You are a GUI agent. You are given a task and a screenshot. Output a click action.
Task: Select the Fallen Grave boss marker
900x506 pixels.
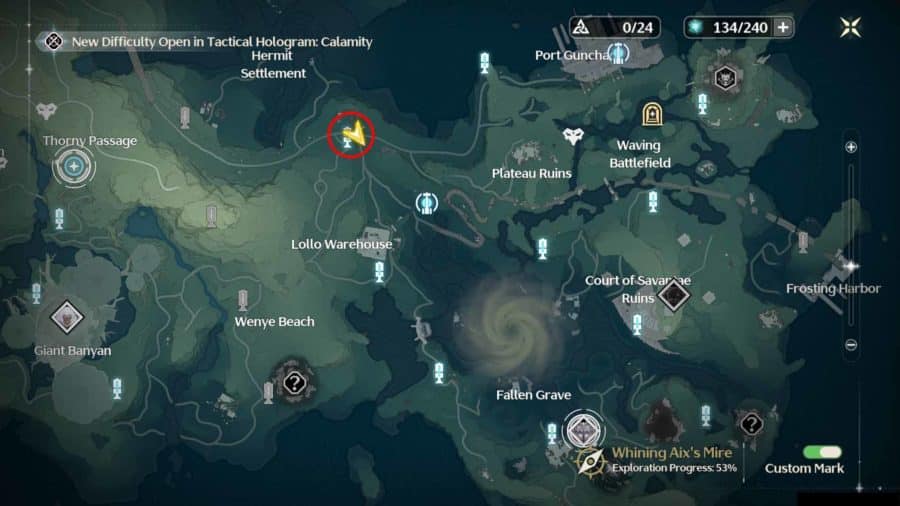(x=581, y=430)
